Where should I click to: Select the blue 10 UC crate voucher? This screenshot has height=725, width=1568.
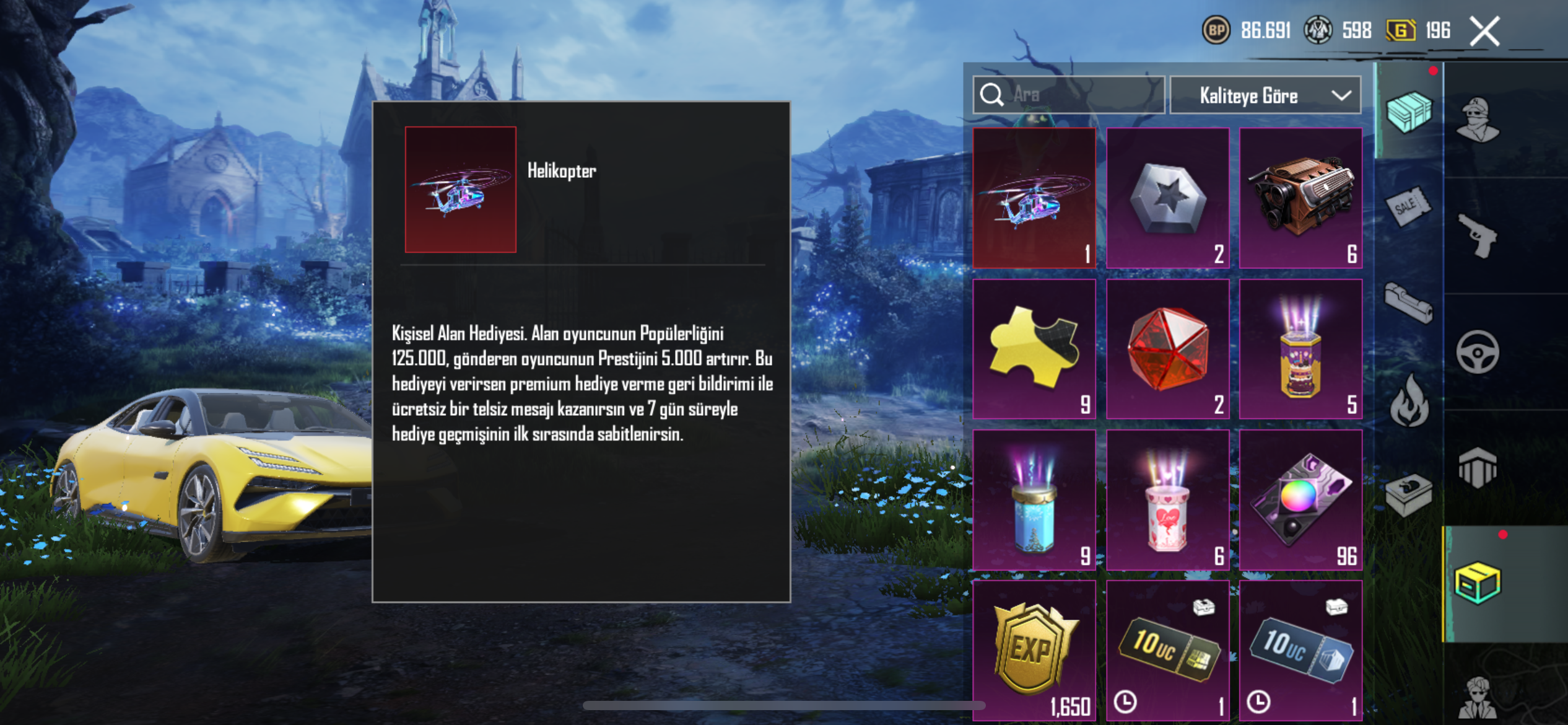[1300, 651]
